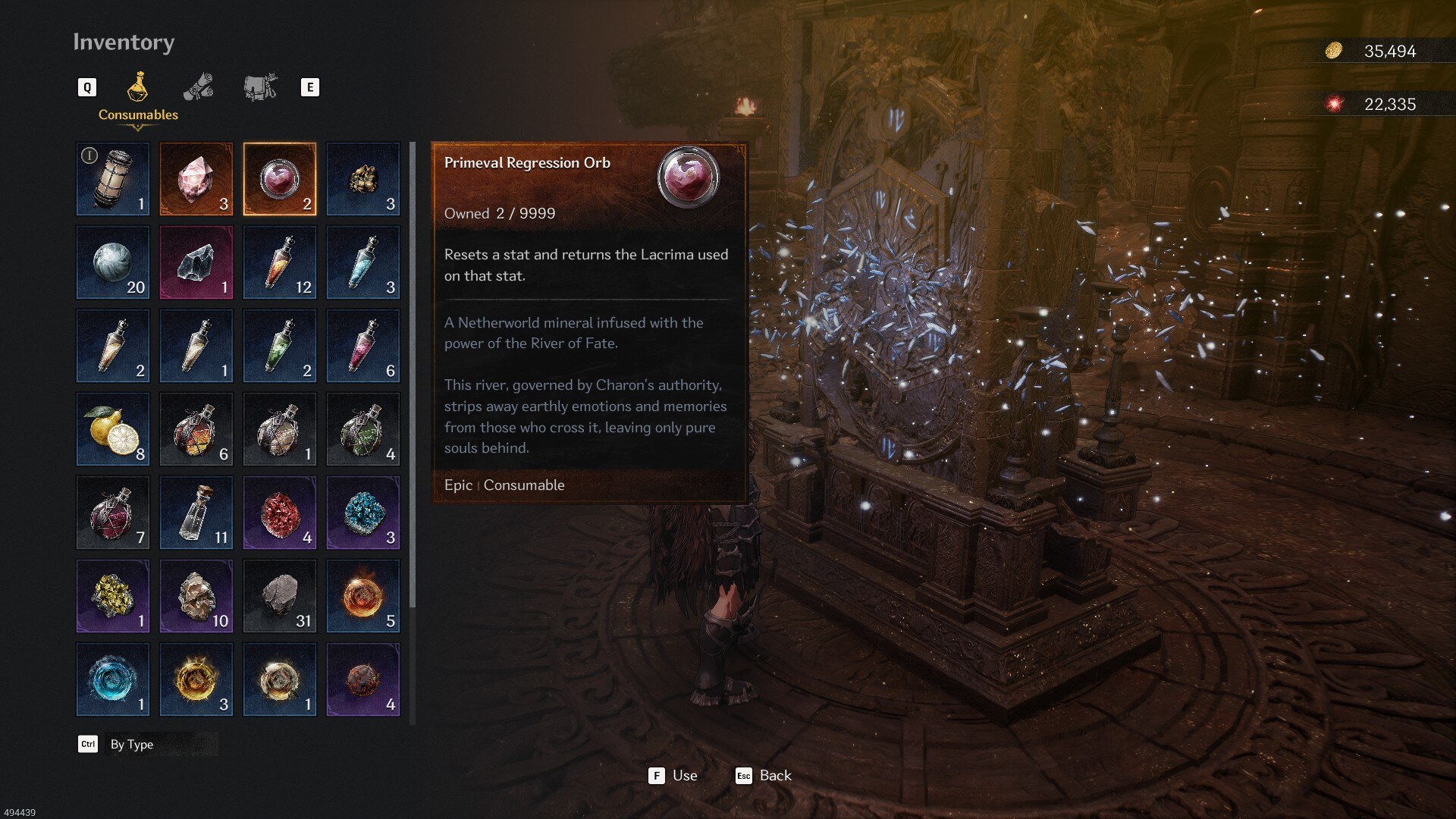Screen dimensions: 1456x819
Task: Select the Primeval Regression Orb slot
Action: (x=280, y=179)
